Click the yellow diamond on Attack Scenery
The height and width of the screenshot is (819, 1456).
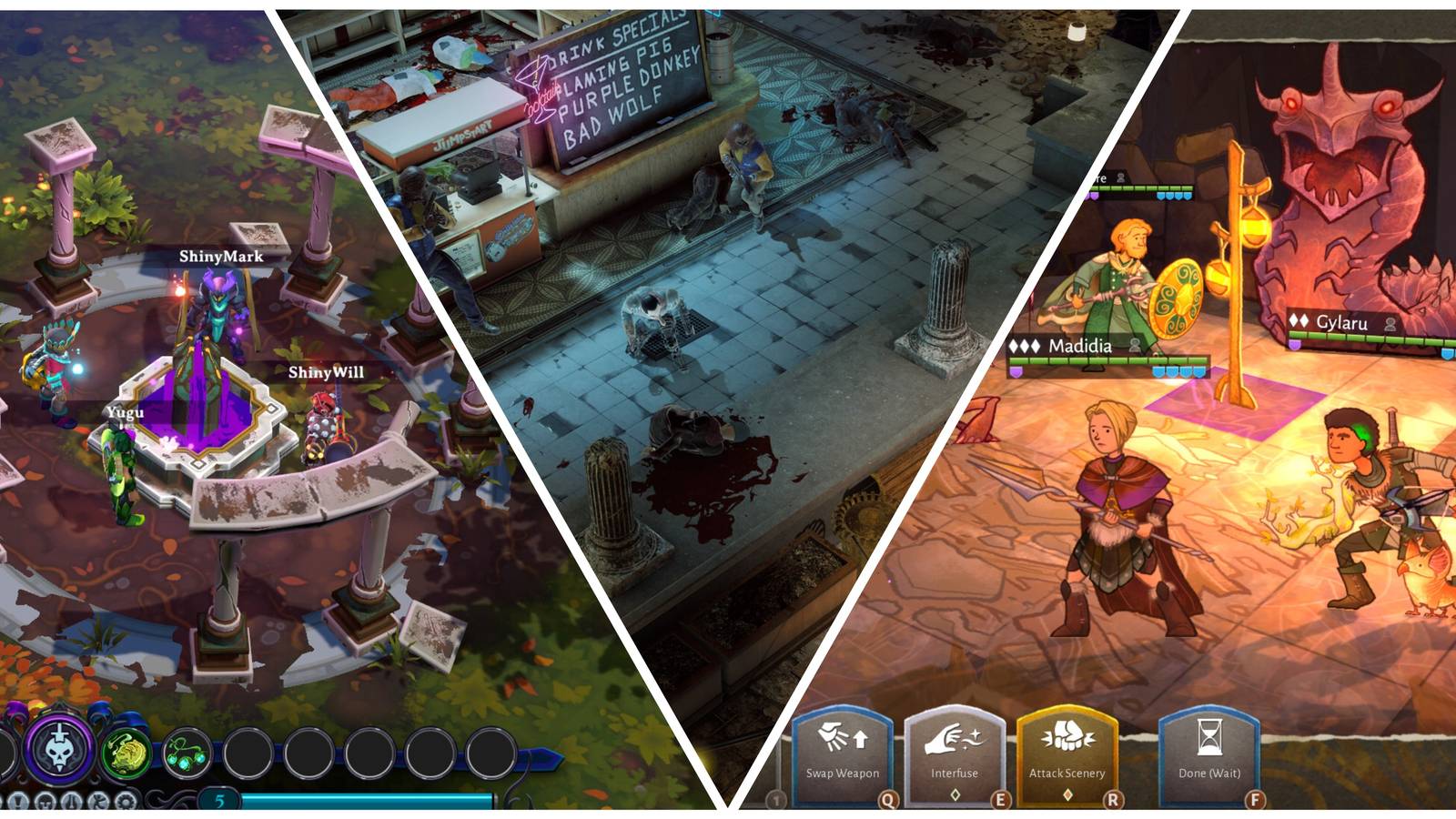click(x=1069, y=795)
